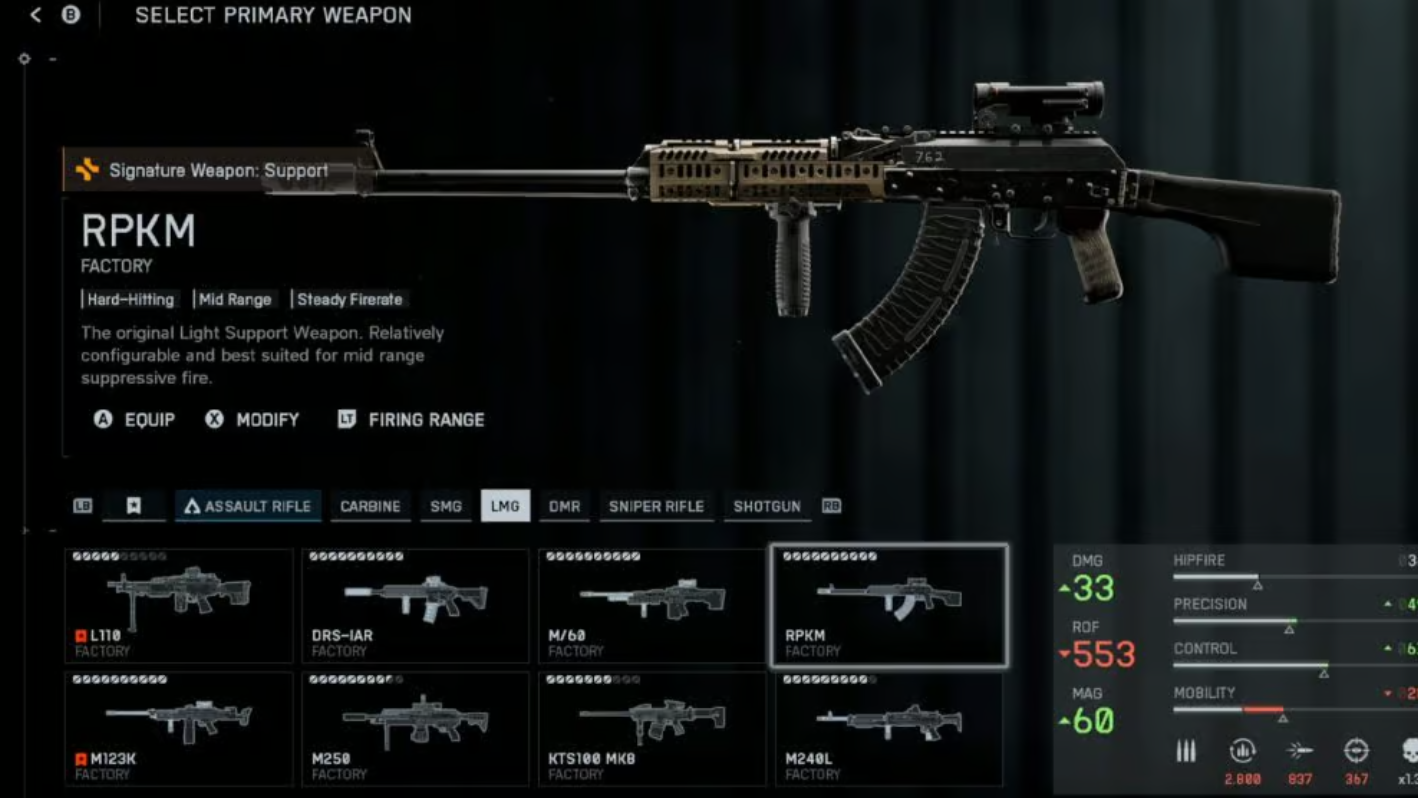Viewport: 1418px width, 798px height.
Task: Open the bookmark favorites tab
Action: (133, 506)
